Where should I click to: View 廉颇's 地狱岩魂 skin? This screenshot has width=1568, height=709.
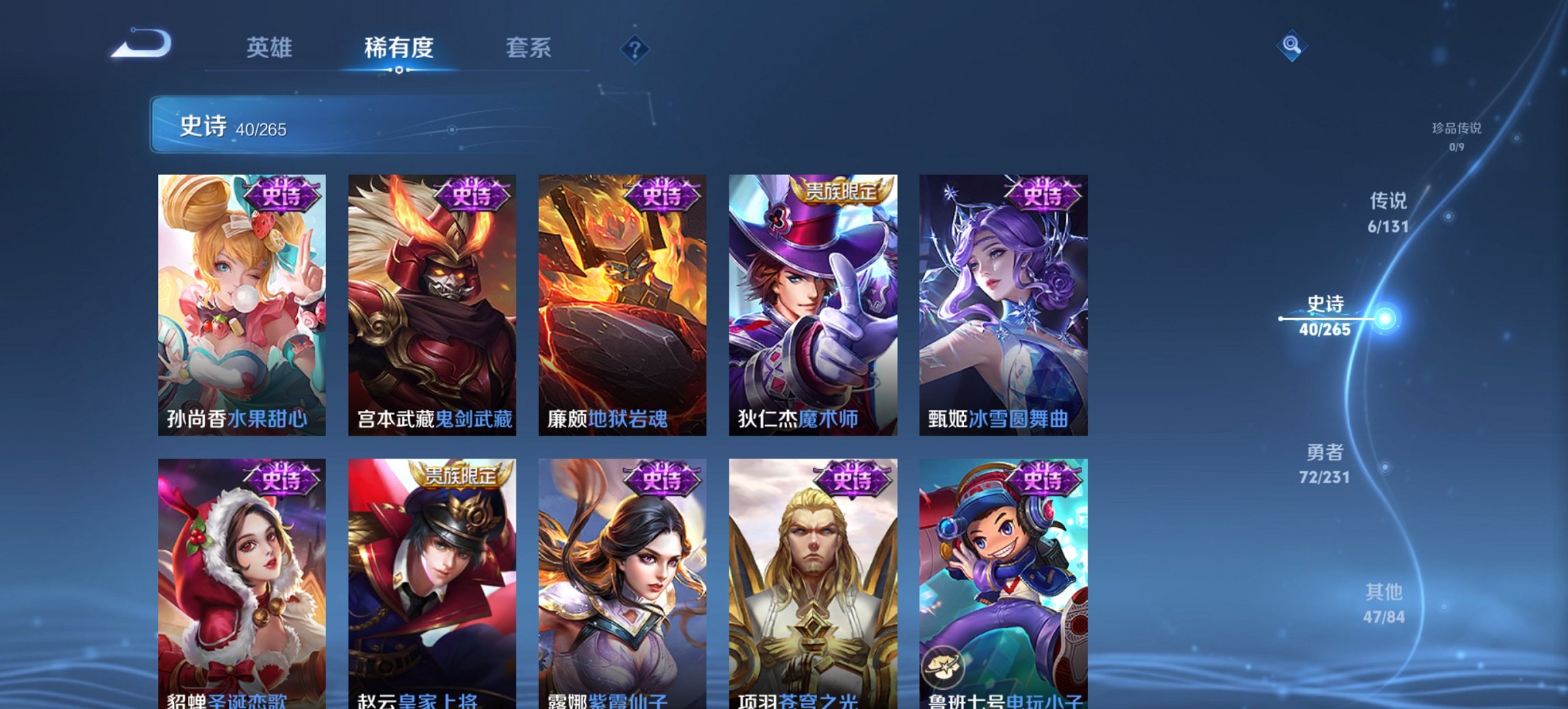pos(622,308)
